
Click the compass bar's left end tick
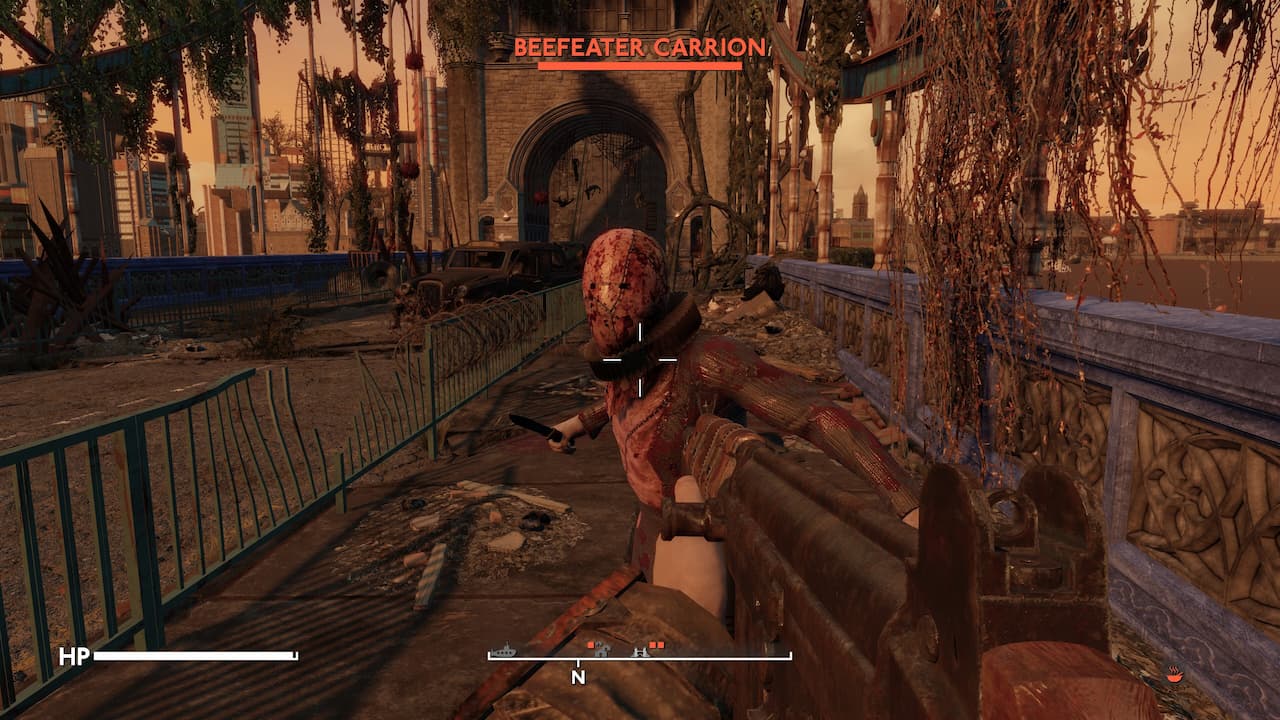[489, 655]
